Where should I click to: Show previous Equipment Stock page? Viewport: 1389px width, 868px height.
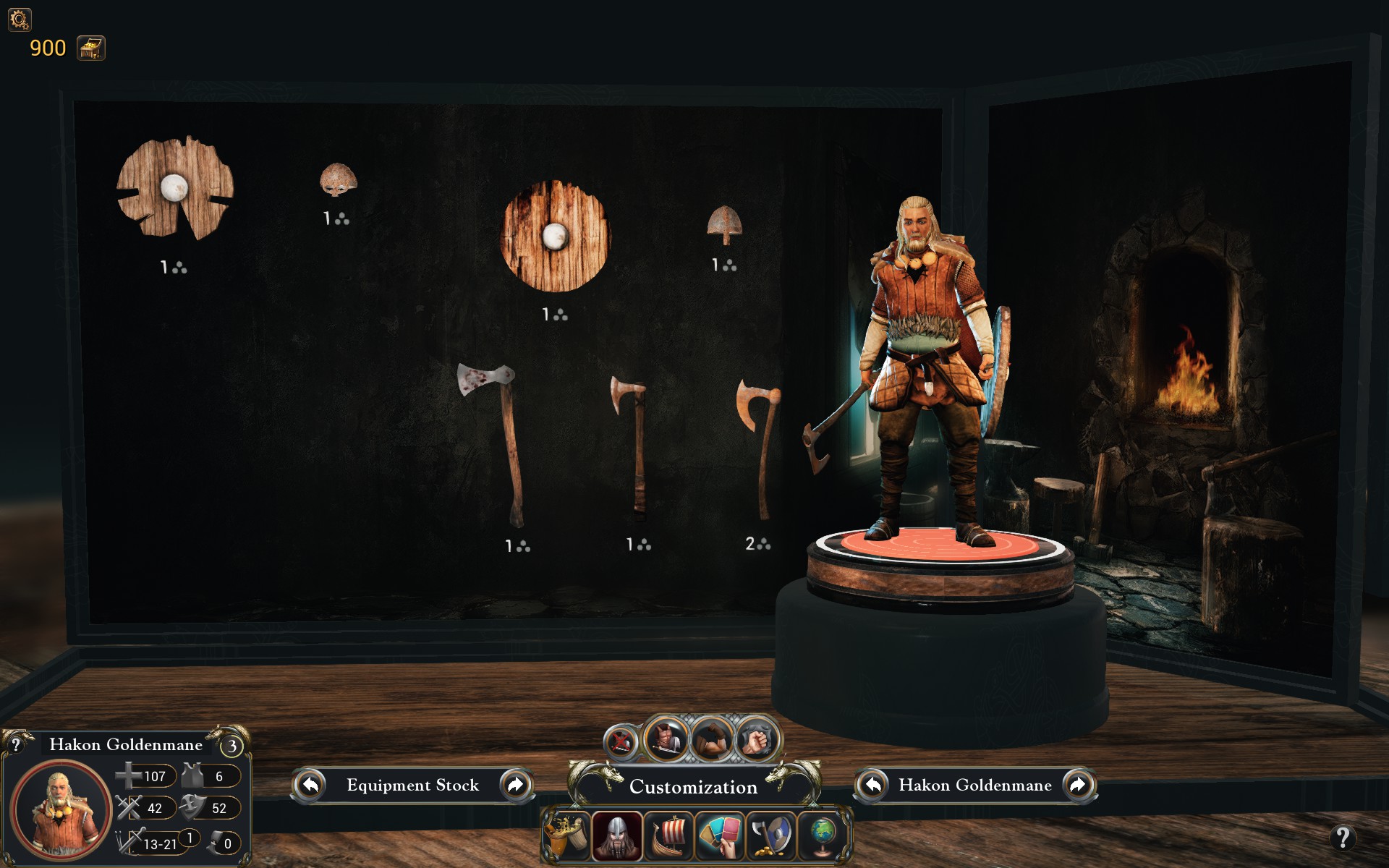311,785
